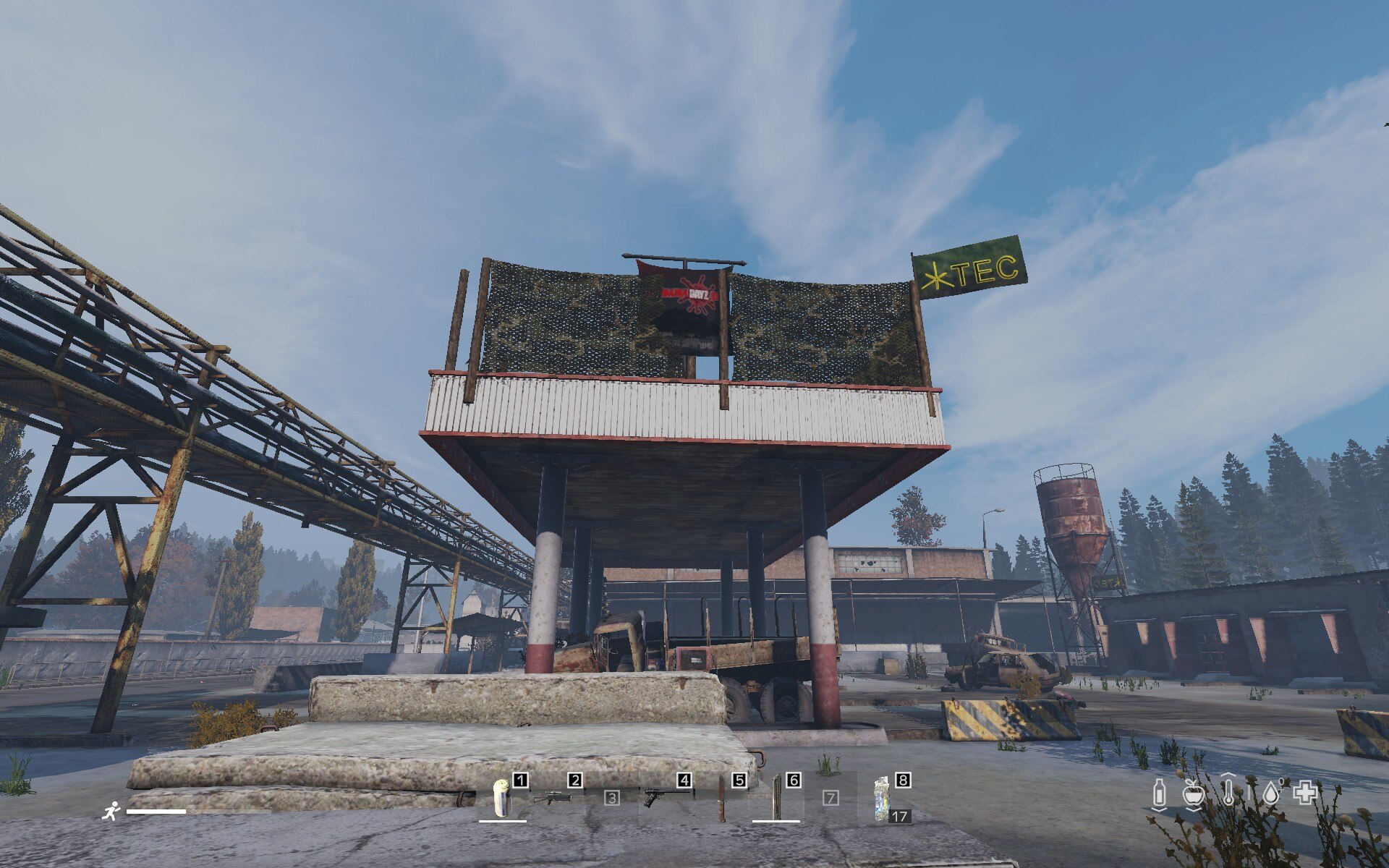Screen dimensions: 1389x868
Task: Click the running figure stamina icon
Action: (111, 811)
